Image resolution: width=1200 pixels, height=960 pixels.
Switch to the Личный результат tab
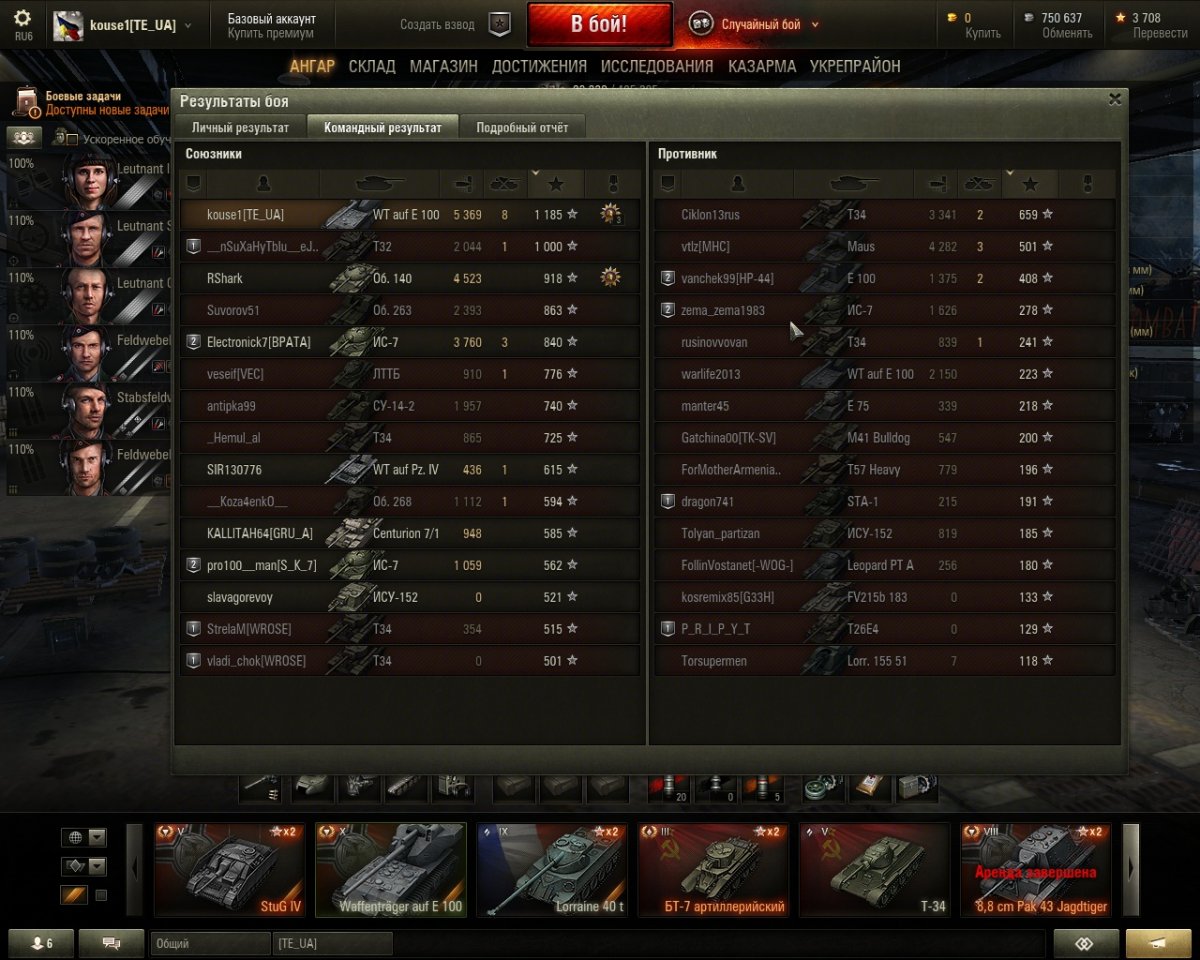coord(240,128)
